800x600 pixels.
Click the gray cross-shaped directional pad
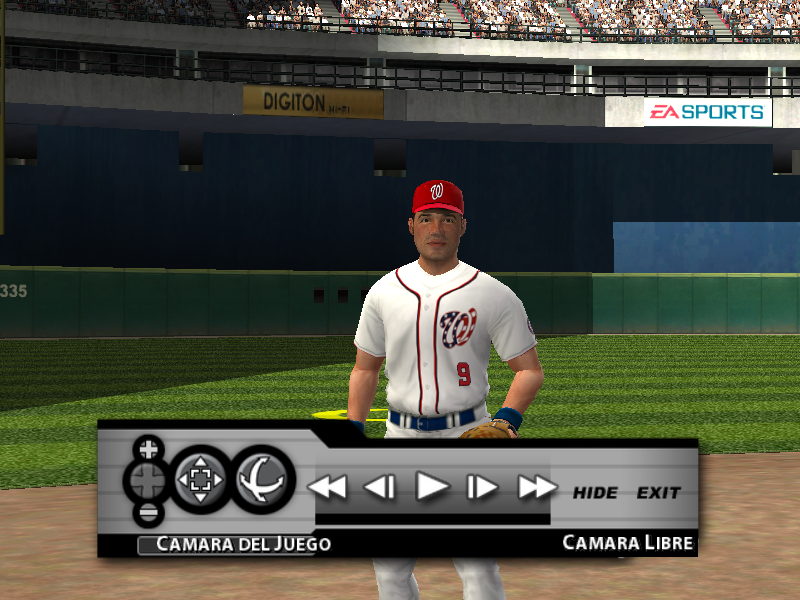pyautogui.click(x=146, y=481)
